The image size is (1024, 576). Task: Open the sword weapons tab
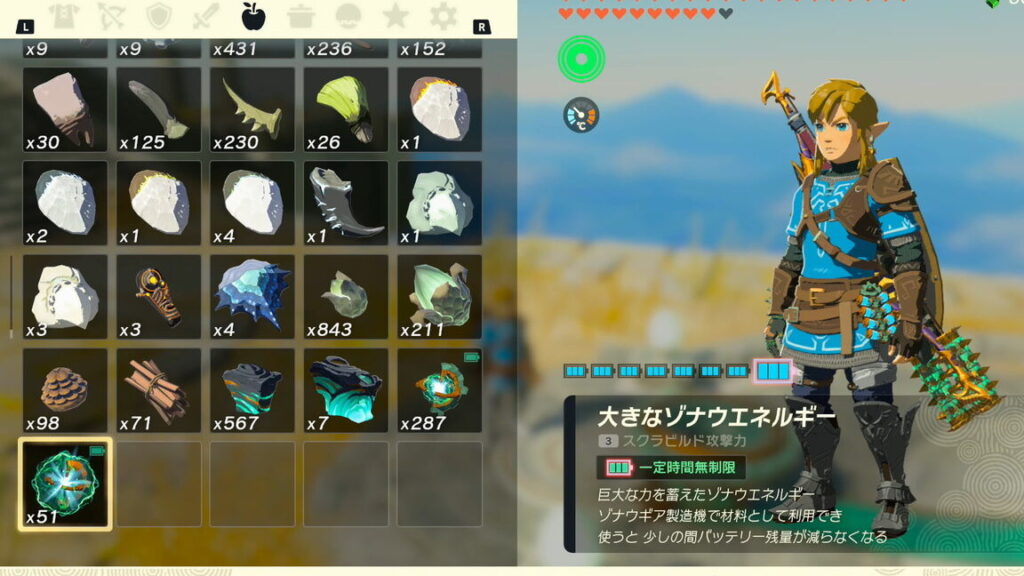206,16
